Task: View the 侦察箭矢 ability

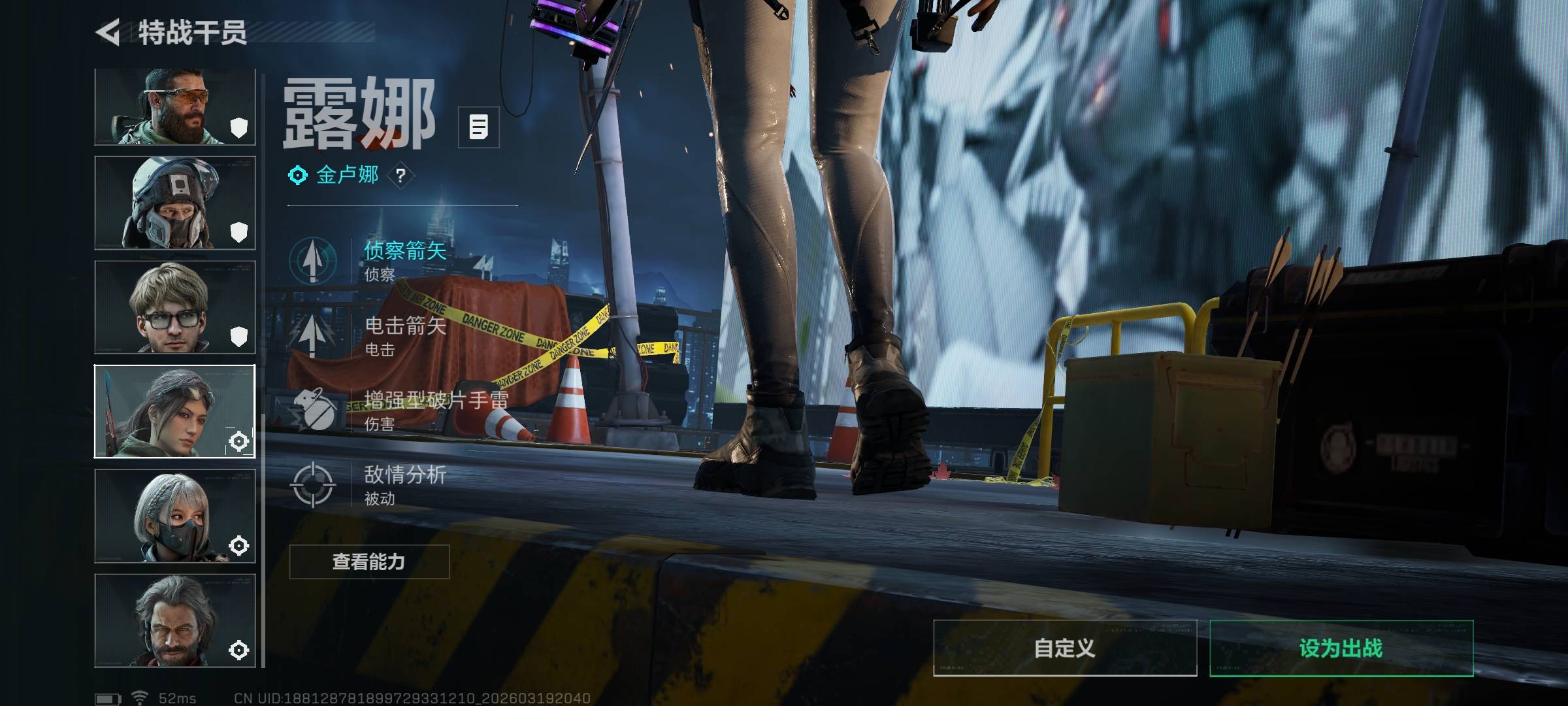Action: 369,260
